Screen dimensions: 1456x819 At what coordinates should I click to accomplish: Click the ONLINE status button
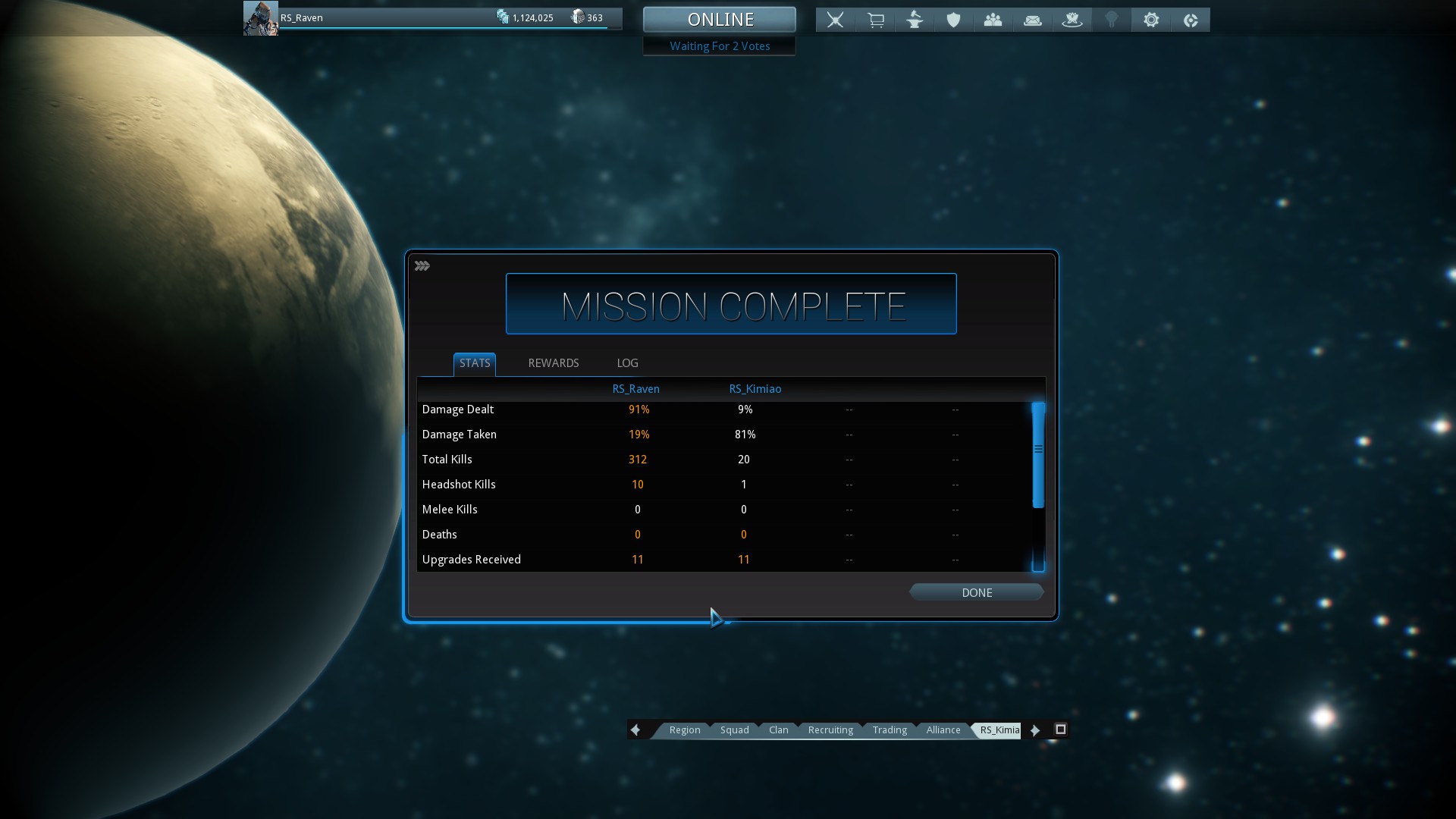pos(720,20)
